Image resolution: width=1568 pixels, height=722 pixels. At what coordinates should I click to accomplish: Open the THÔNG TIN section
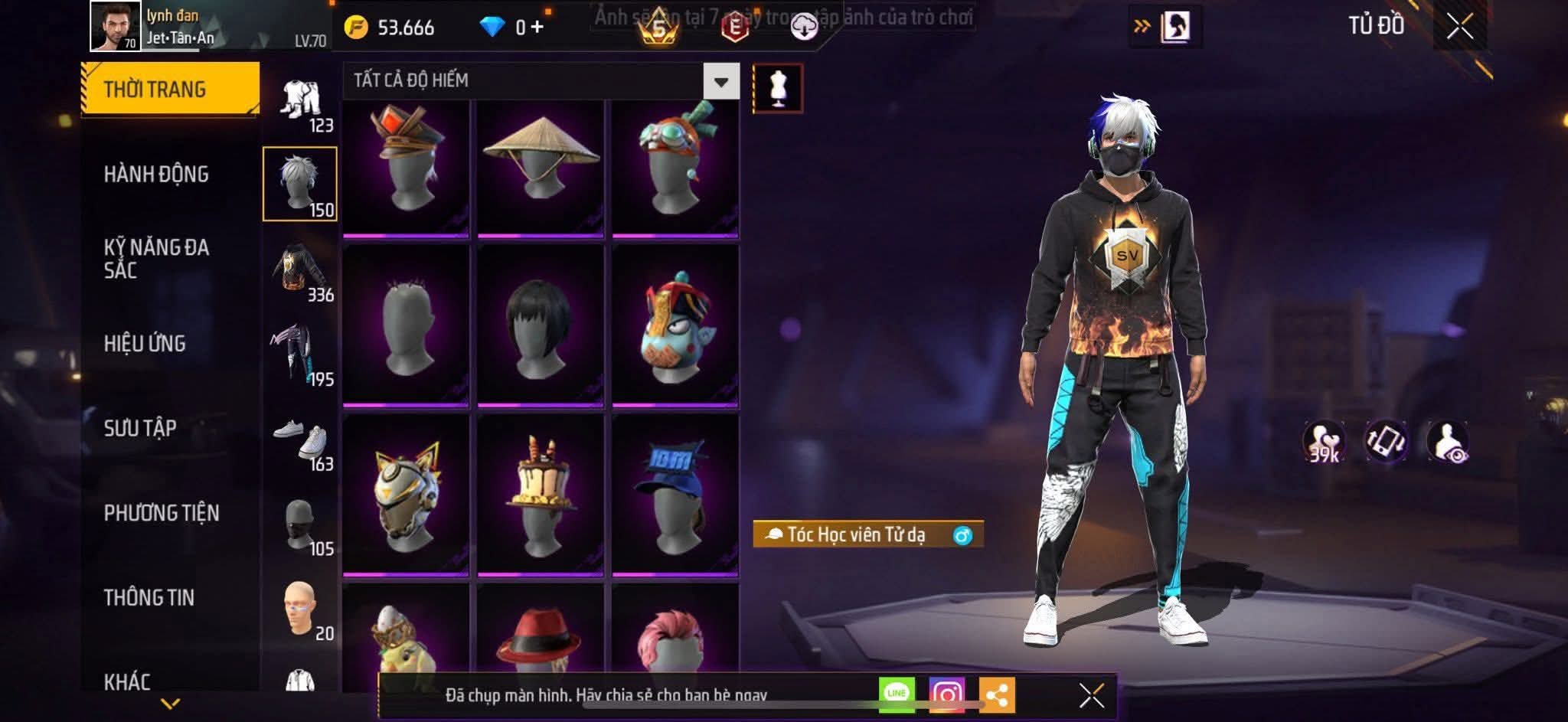pos(149,597)
